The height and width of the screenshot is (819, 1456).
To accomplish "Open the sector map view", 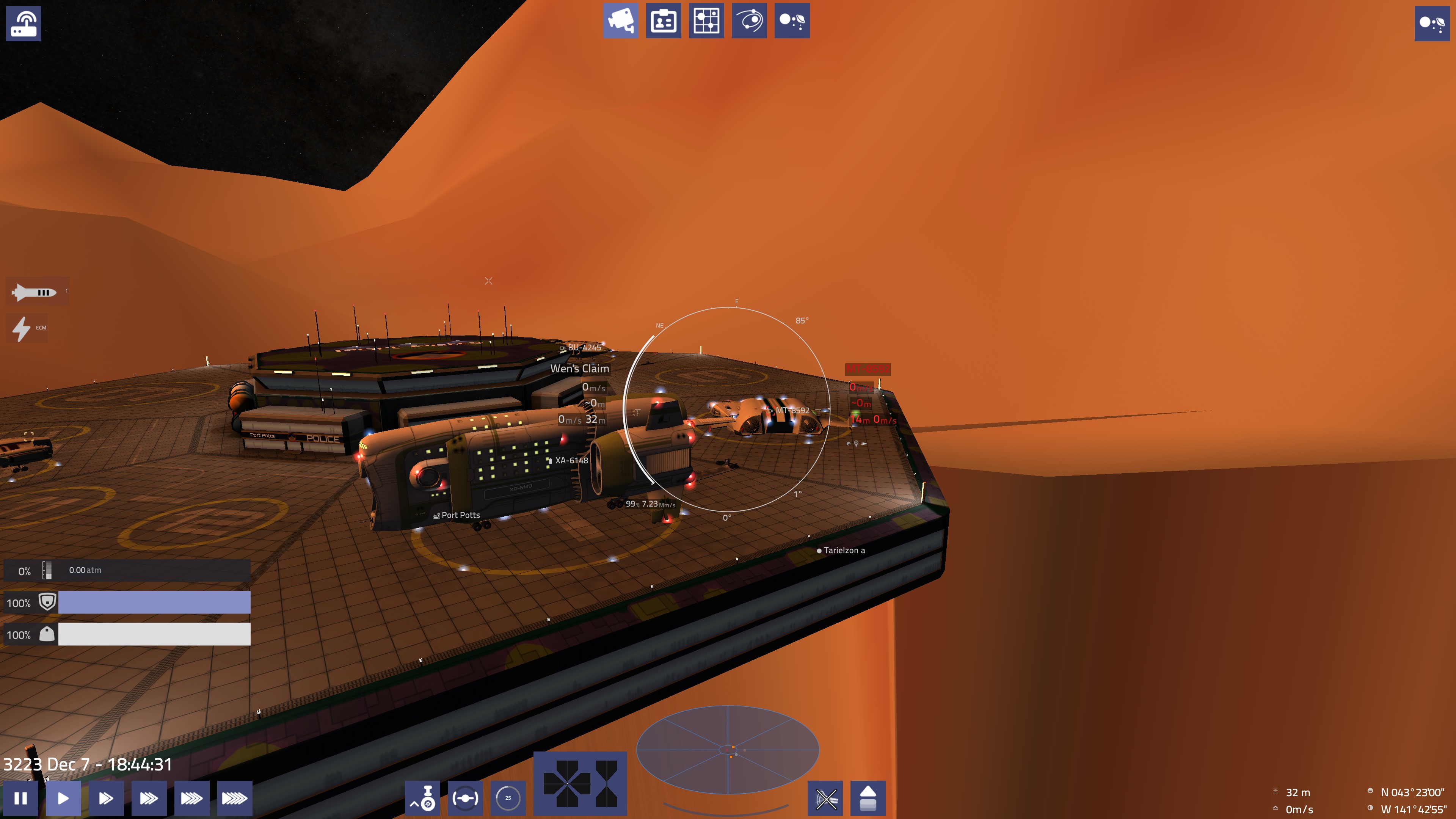I will click(706, 21).
